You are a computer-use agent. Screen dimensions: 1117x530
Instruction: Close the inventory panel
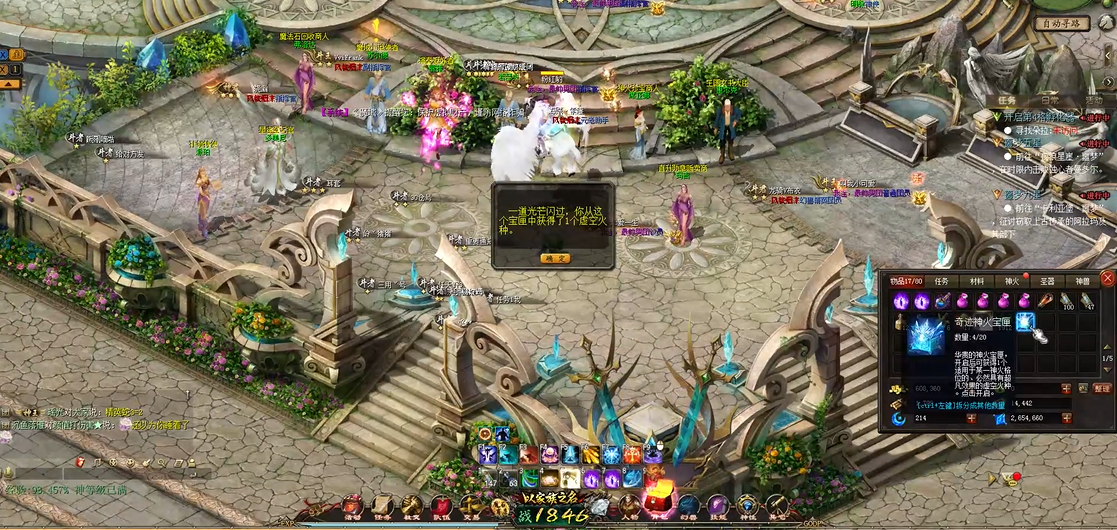point(1107,278)
